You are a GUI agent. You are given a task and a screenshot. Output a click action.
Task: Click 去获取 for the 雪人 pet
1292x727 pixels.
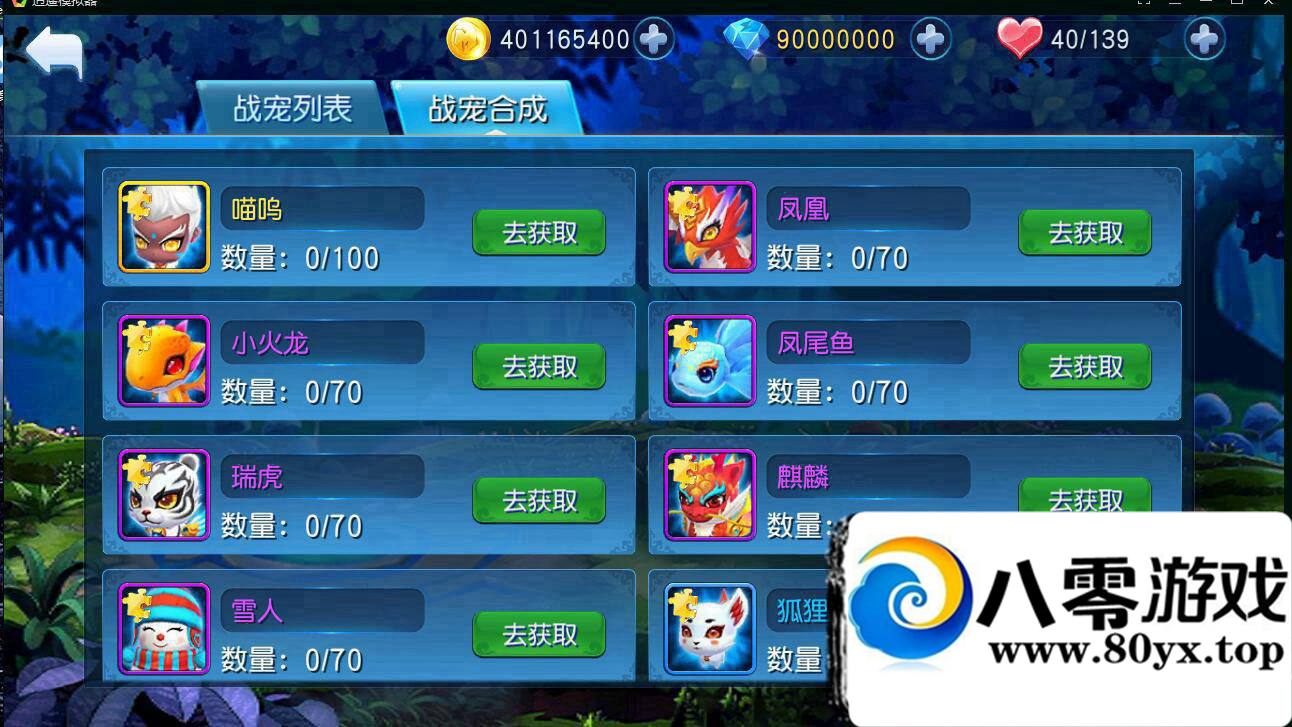click(539, 635)
